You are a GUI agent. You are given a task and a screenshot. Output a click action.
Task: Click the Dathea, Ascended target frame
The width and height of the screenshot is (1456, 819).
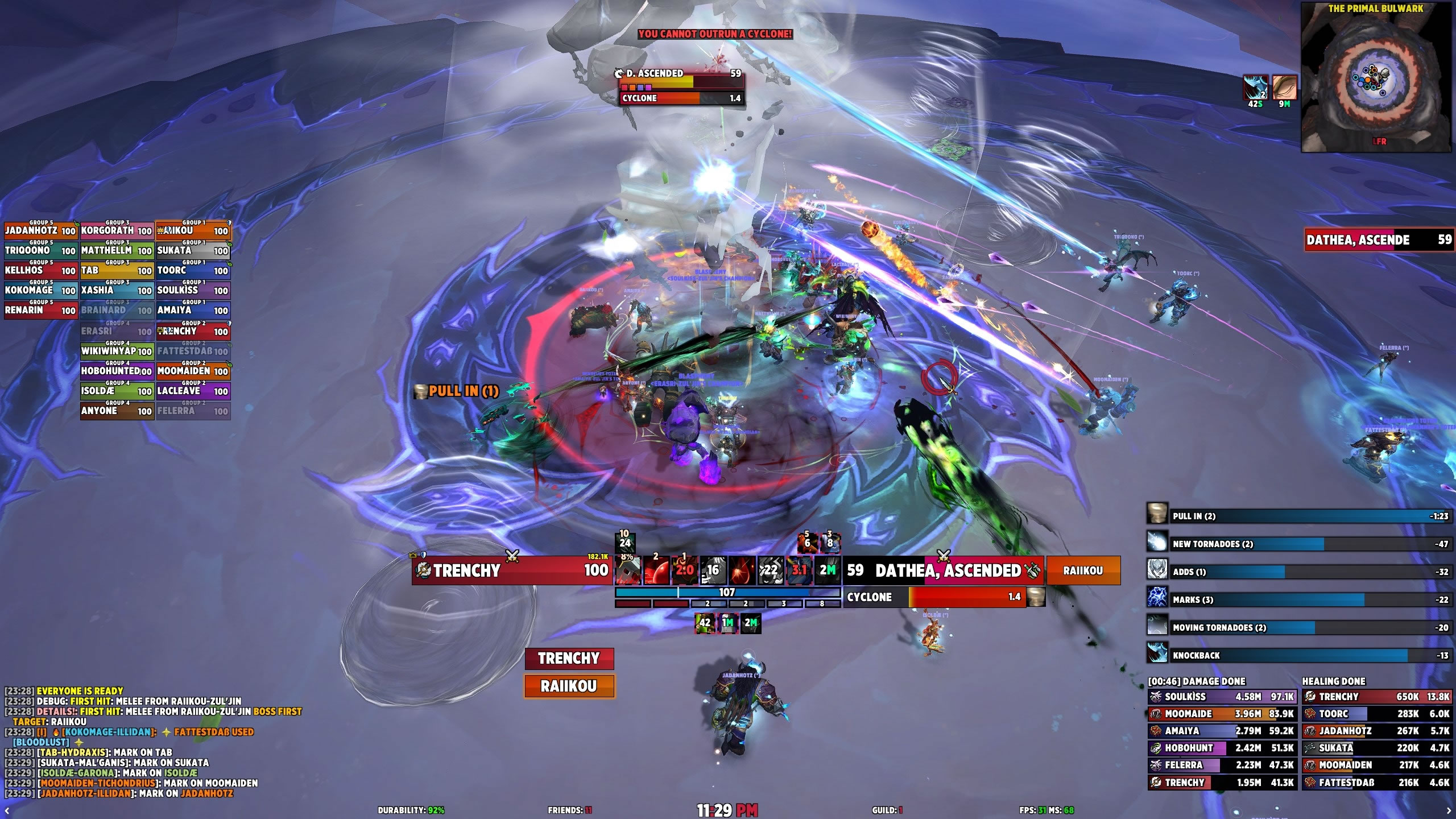pos(944,570)
